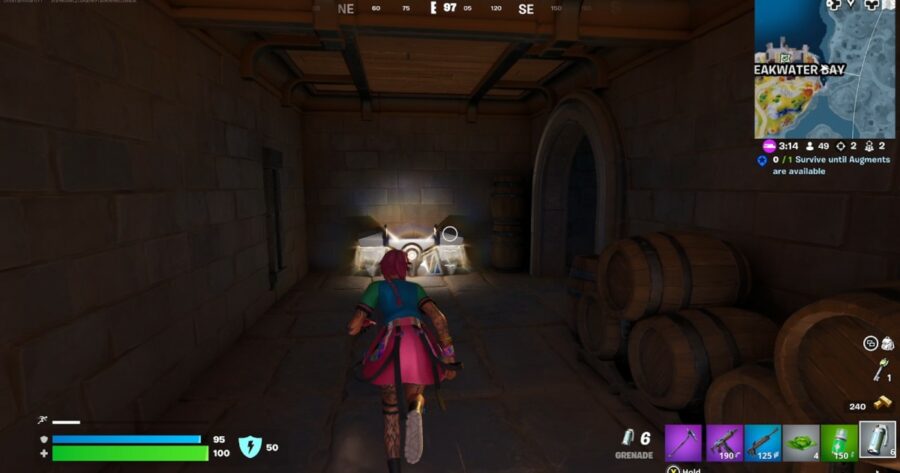The image size is (900, 473).
Task: Switch to the blue rifle slot
Action: pos(762,442)
